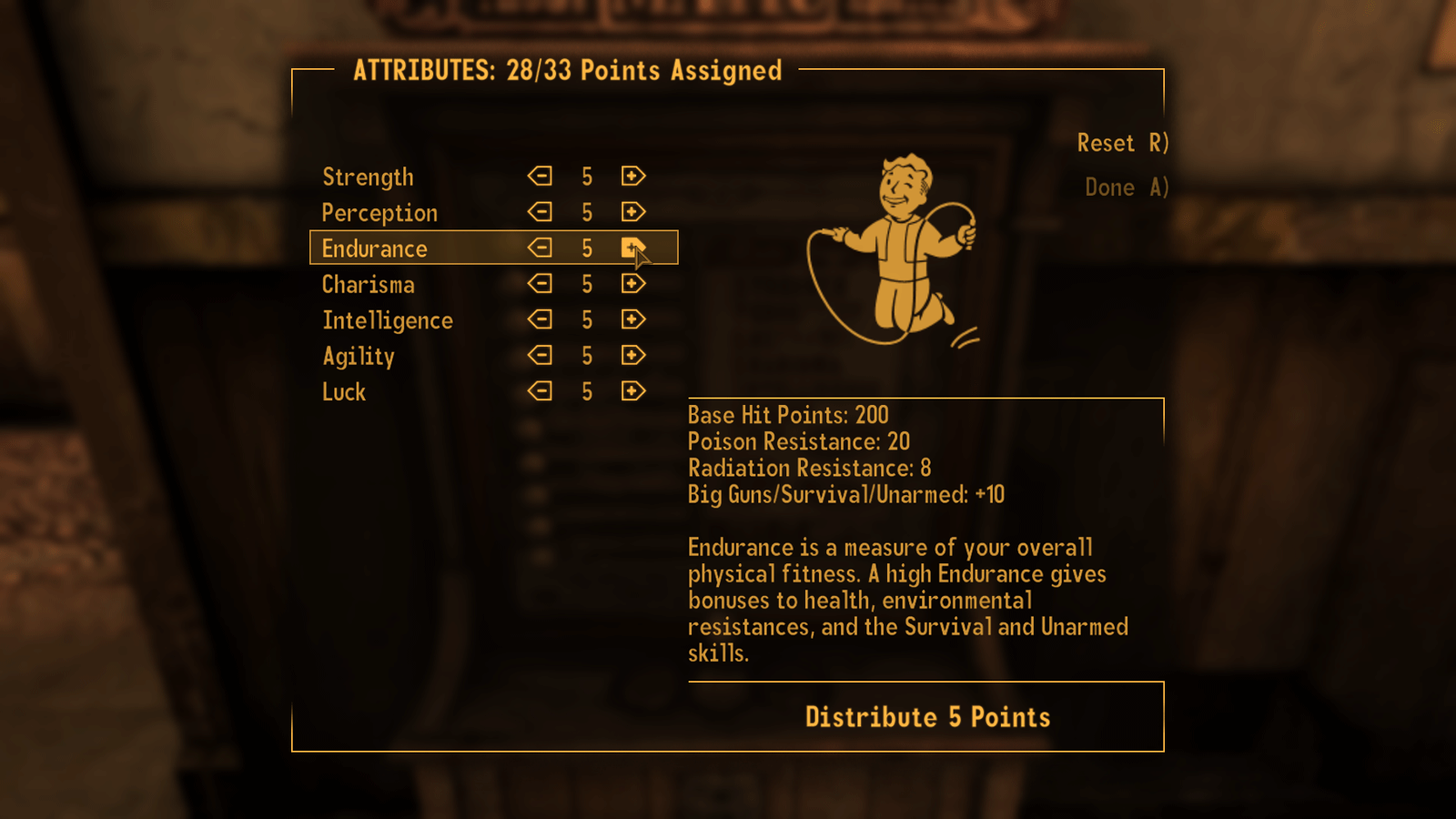Decrease the Strength attribute value
This screenshot has width=1456, height=819.
pos(540,176)
